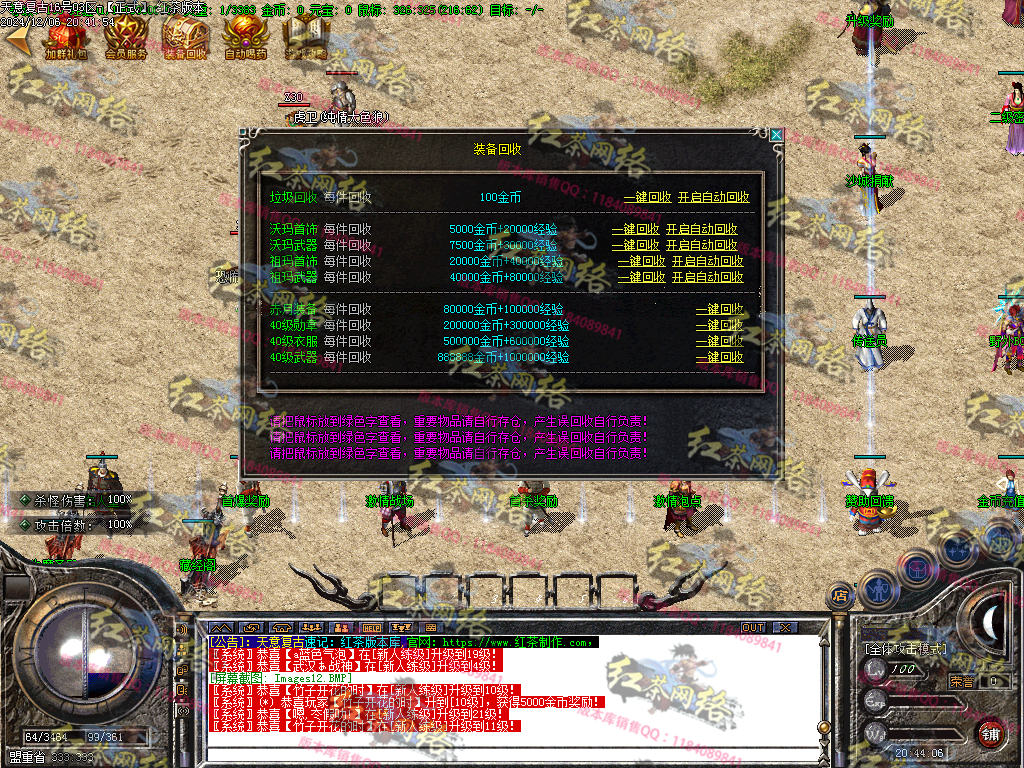
Task: Click 一键回收 for 沃玛首饰
Action: click(x=635, y=230)
